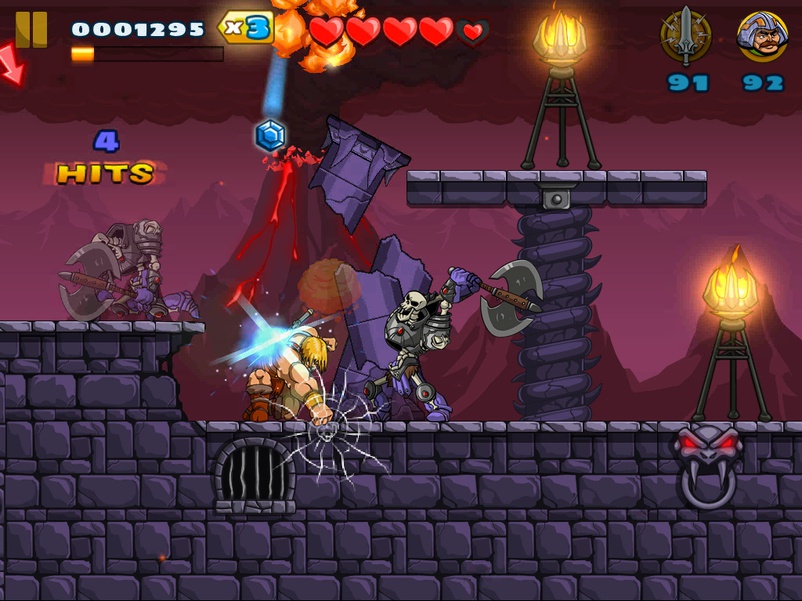This screenshot has height=601, width=802.
Task: Activate the sword power ability icon
Action: pos(686,37)
